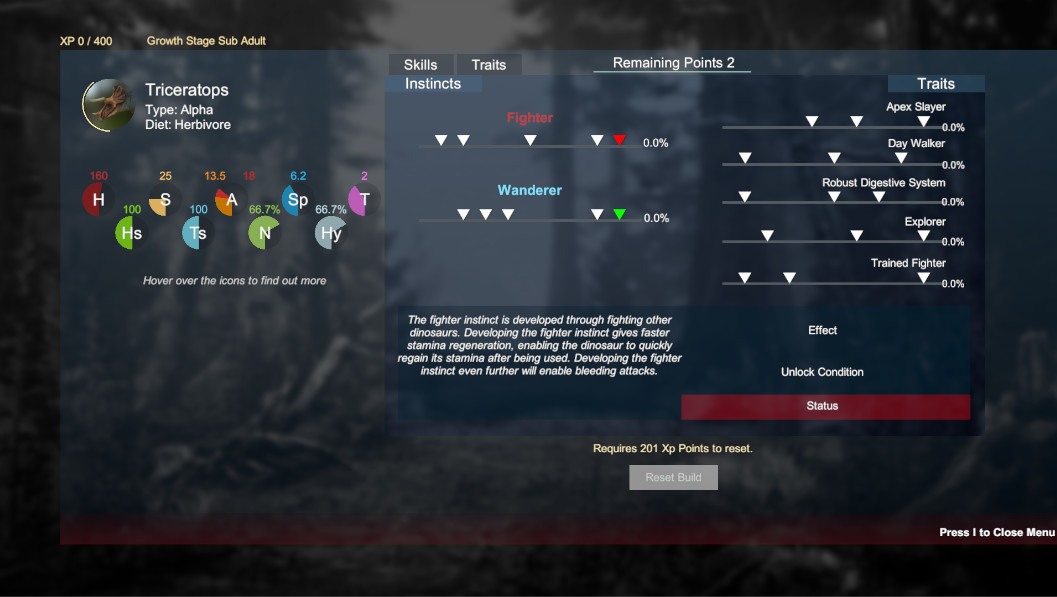Click the blue Sp stat icon
This screenshot has width=1057, height=597.
[x=297, y=200]
